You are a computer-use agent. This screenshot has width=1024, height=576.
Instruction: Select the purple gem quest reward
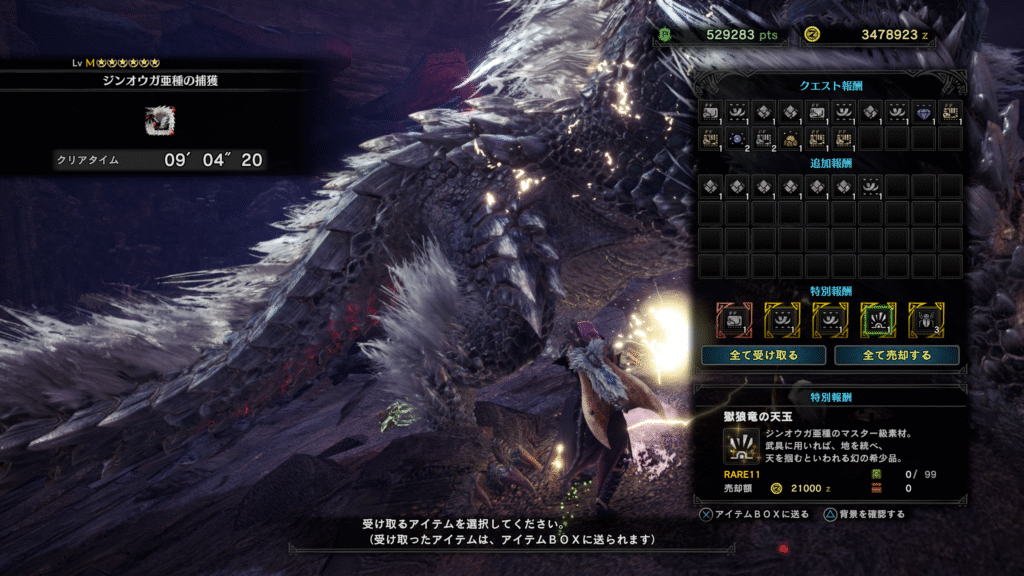tap(924, 112)
